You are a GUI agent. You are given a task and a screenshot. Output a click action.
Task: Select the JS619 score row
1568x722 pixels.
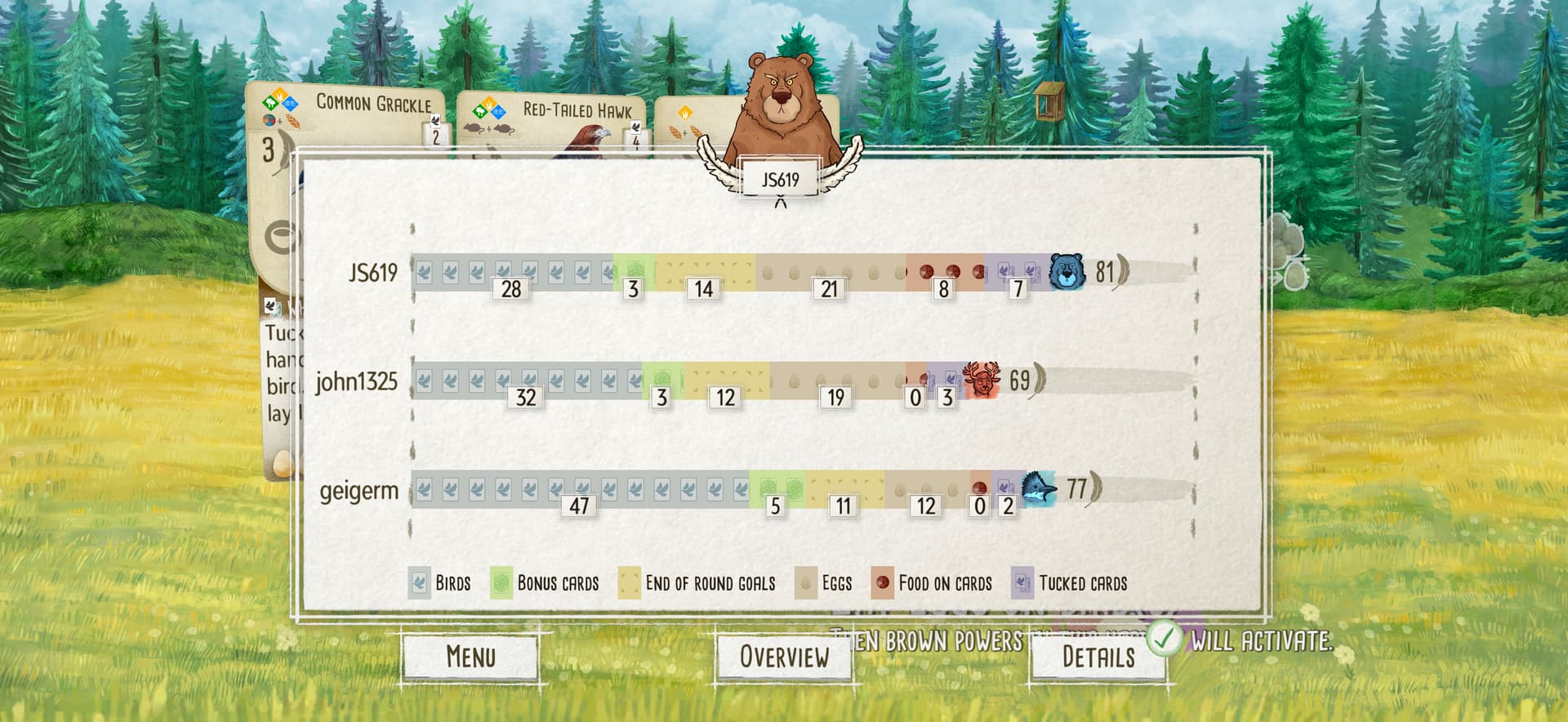point(372,272)
